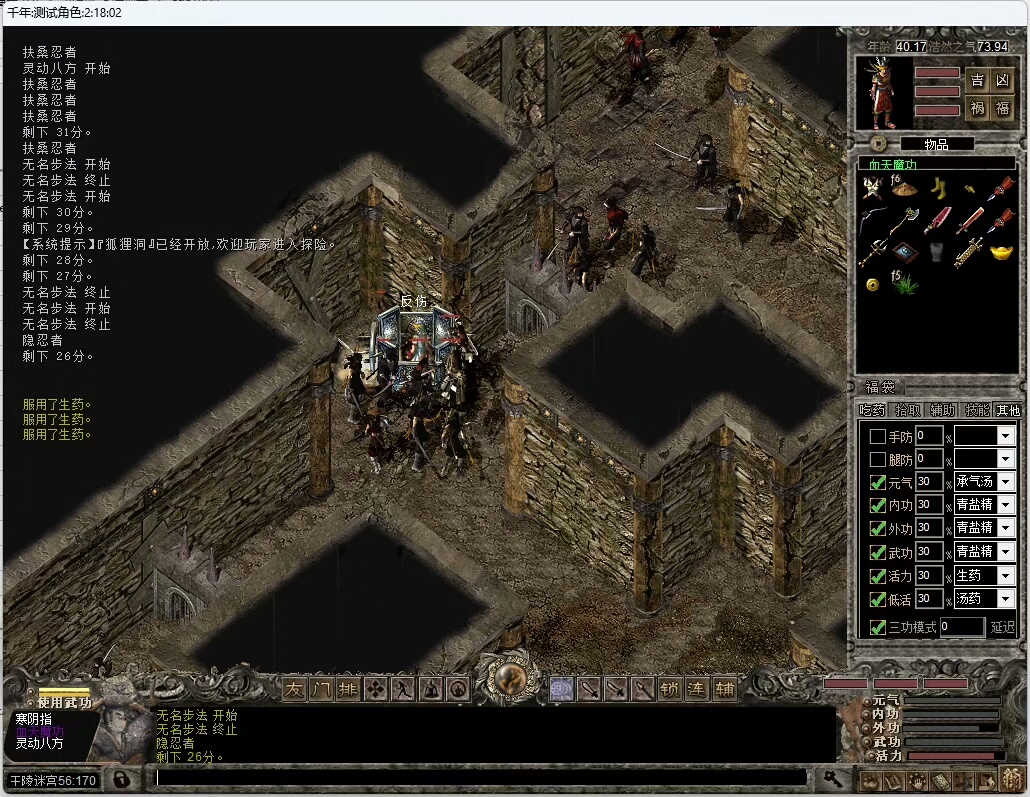Select the gold ingot in inventory
The image size is (1030, 797).
[1001, 251]
